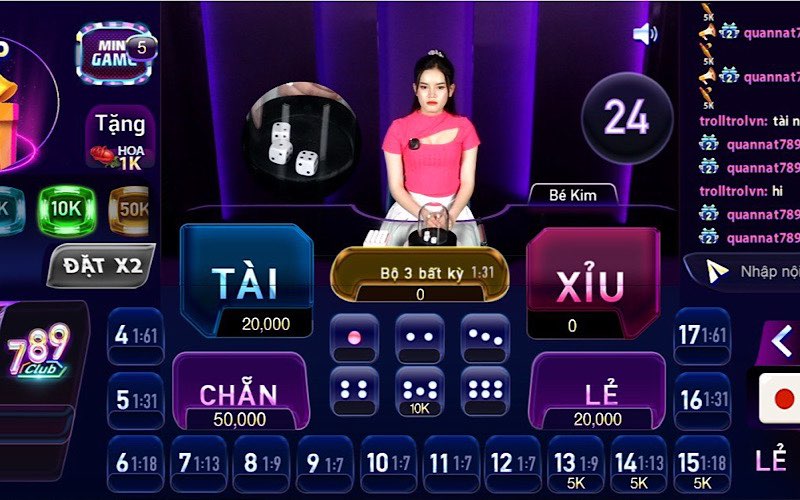Bet on total 10 at 1:7
This screenshot has width=800, height=500.
click(387, 463)
